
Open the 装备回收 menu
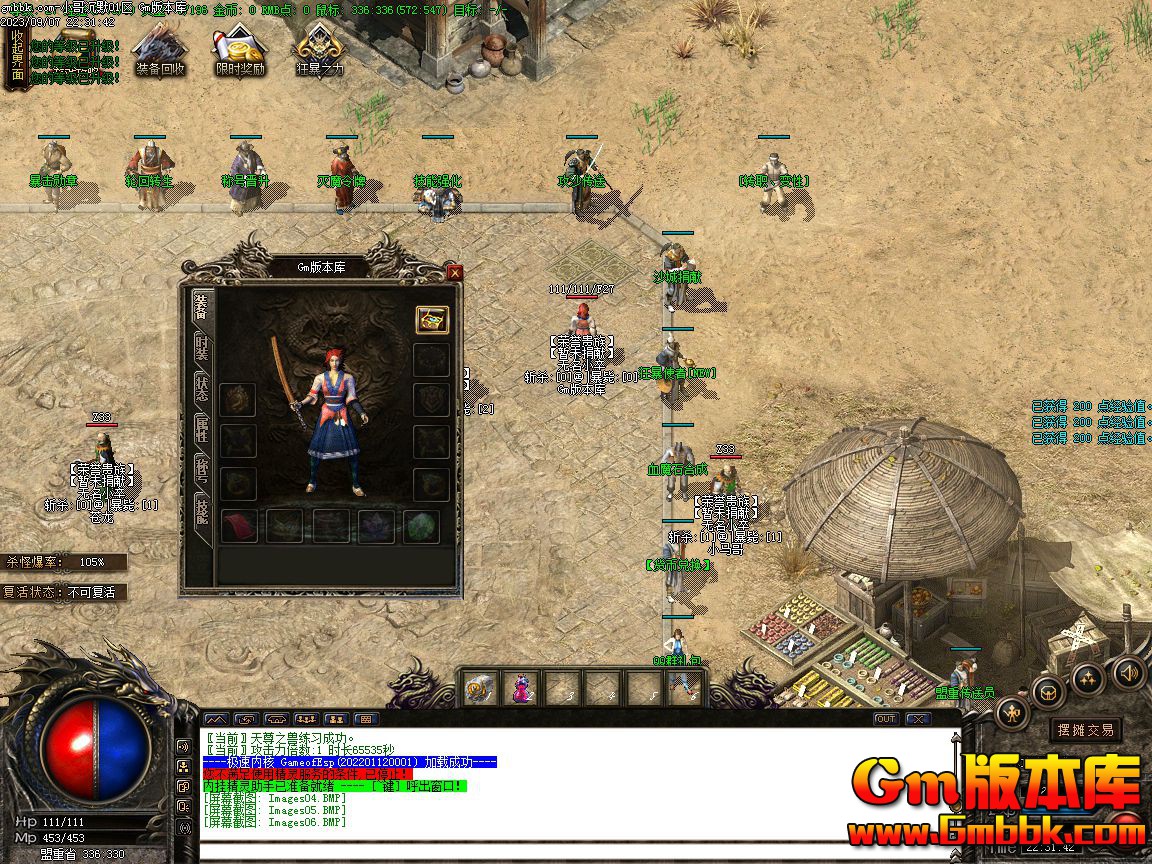pos(160,52)
